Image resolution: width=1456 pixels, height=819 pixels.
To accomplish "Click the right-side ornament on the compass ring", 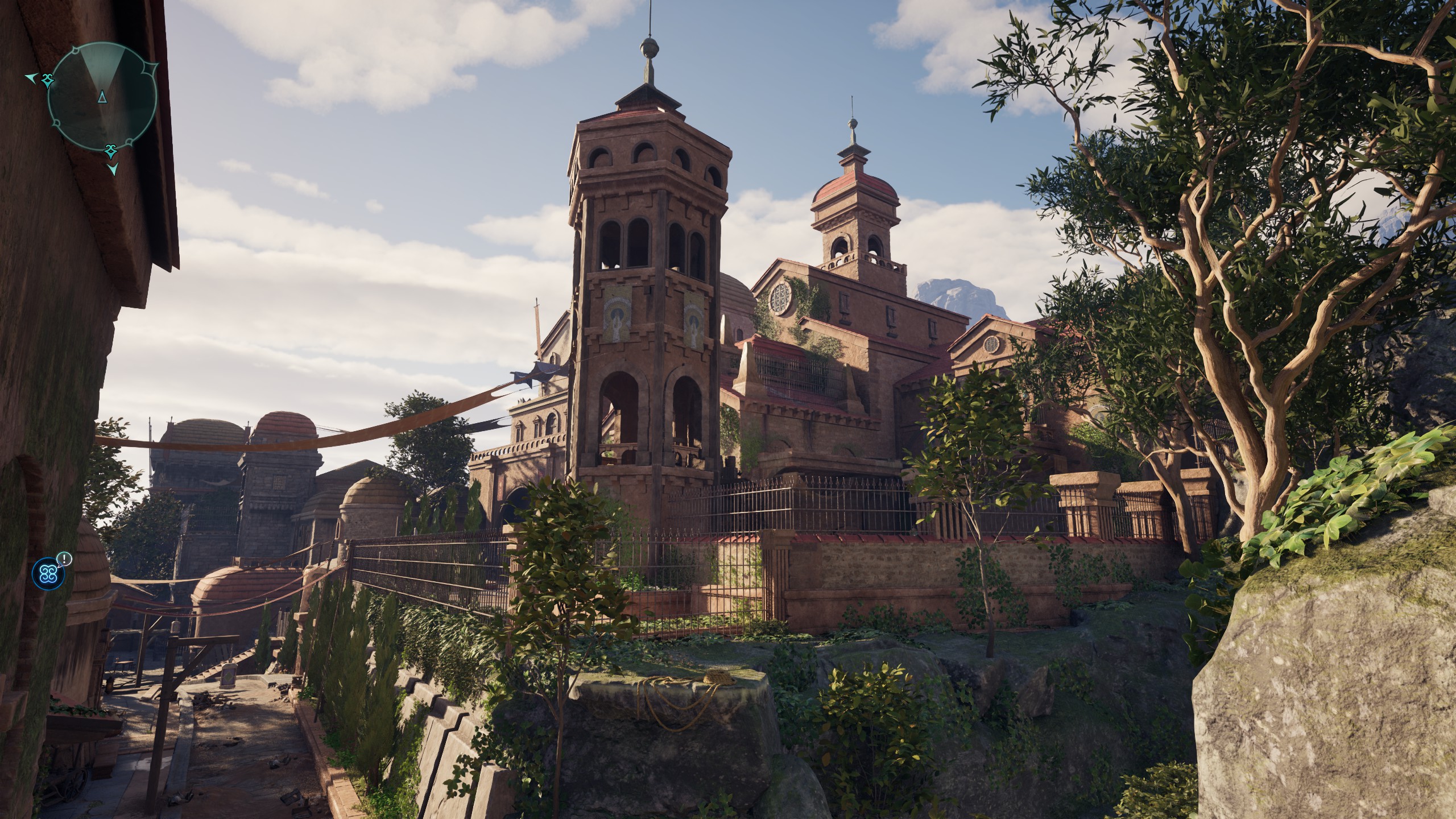I will pyautogui.click(x=150, y=68).
